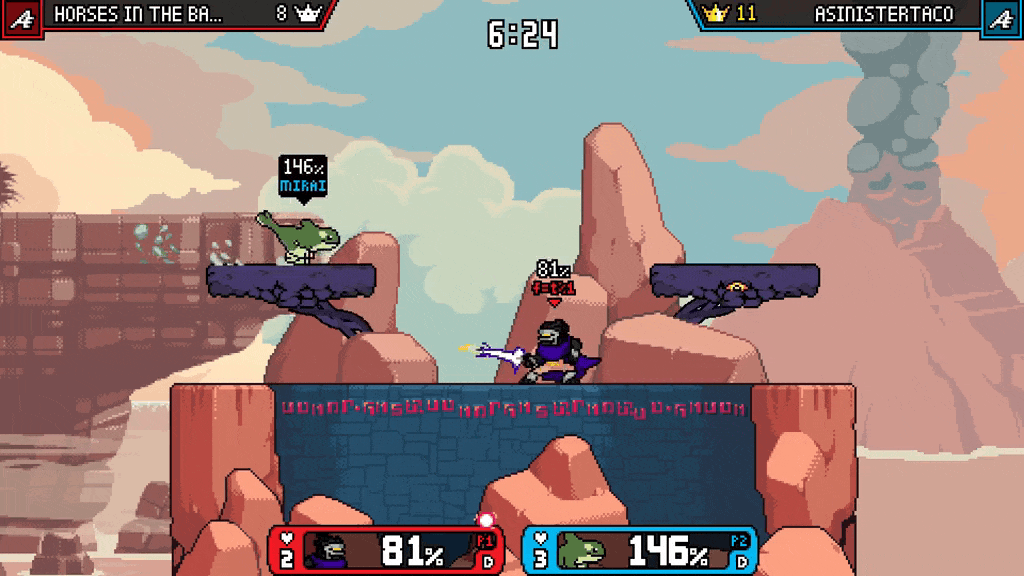Click the red A emblem beside HORSES

click(21, 17)
